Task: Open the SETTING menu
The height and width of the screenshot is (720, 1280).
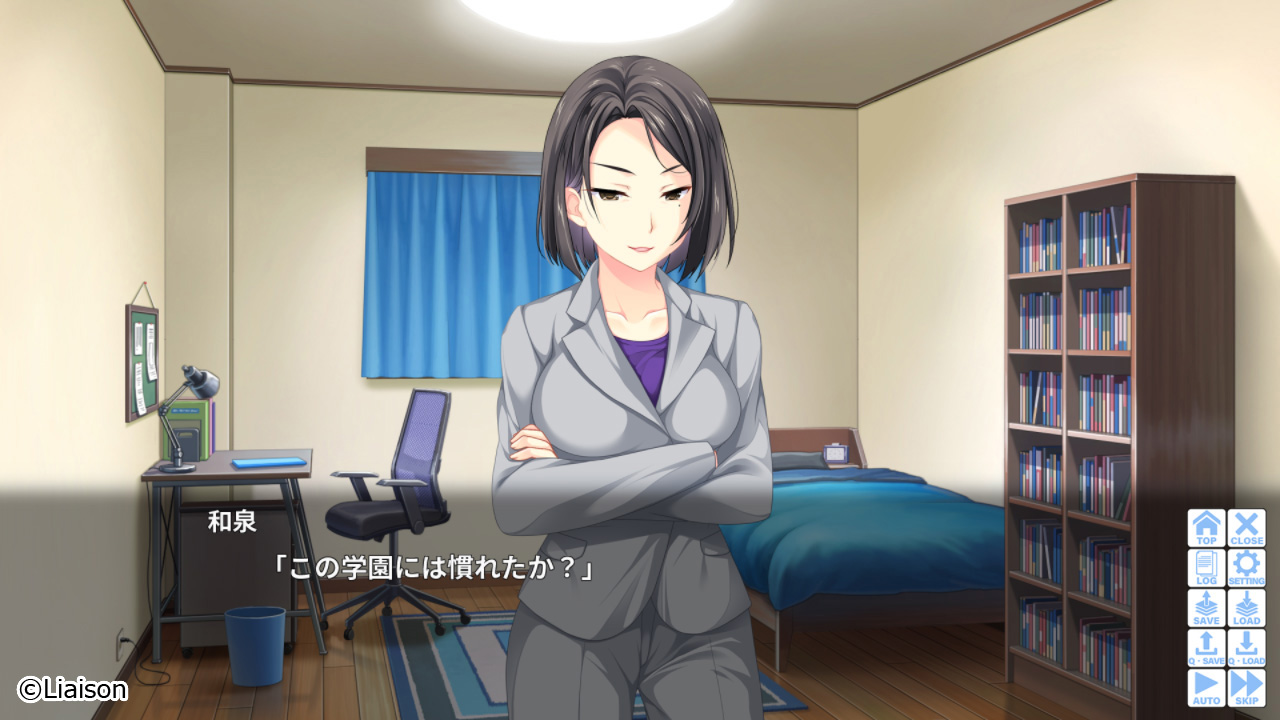Action: [x=1246, y=568]
